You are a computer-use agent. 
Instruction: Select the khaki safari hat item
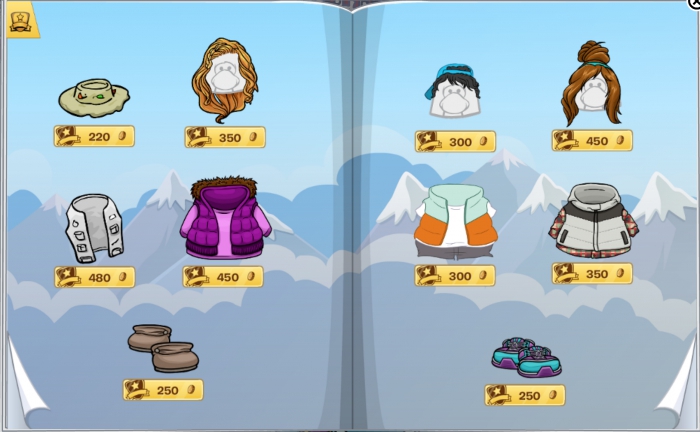pos(93,97)
